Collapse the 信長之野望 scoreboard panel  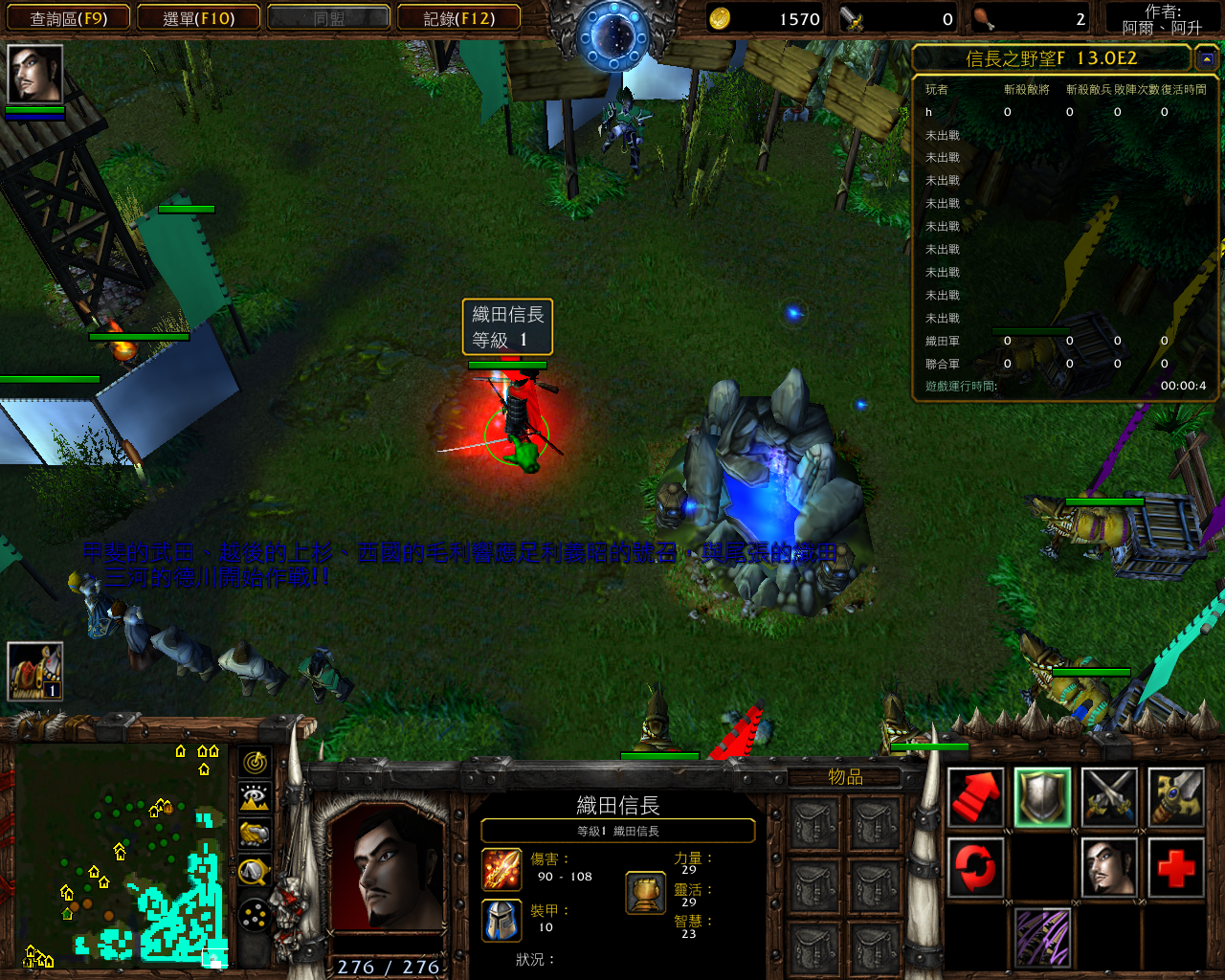1206,59
